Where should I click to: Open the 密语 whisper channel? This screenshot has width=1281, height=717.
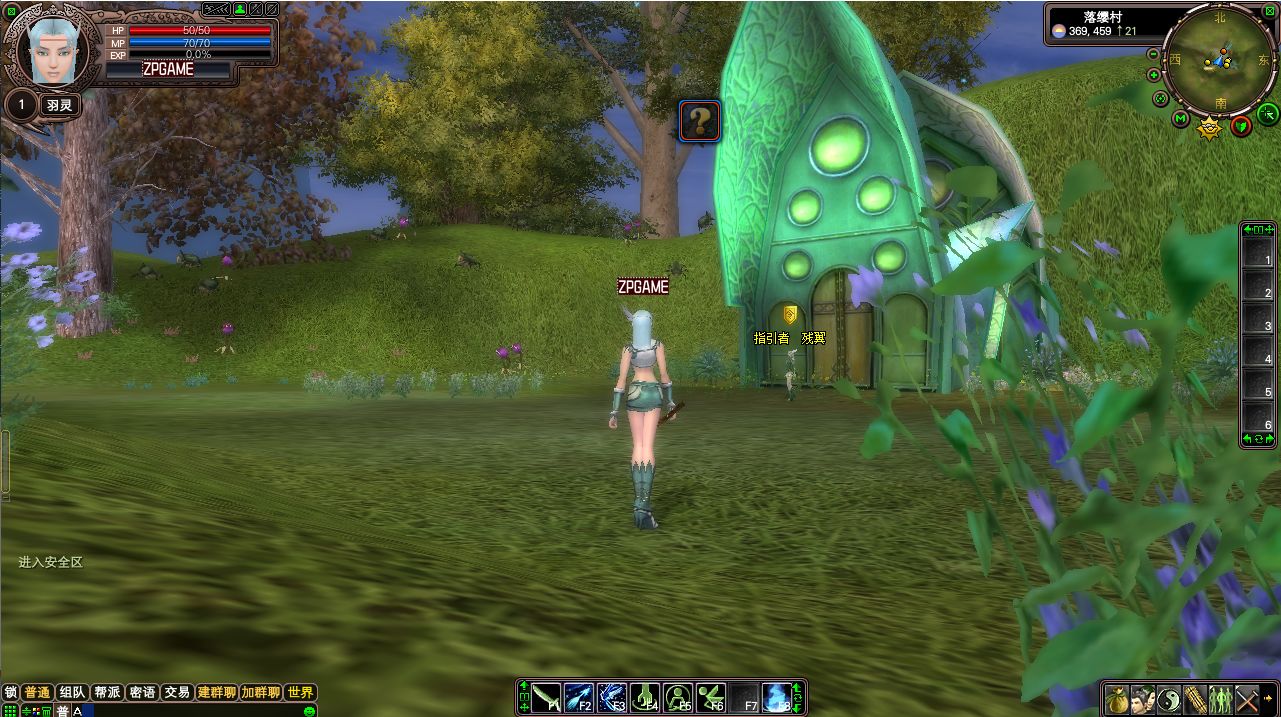142,692
